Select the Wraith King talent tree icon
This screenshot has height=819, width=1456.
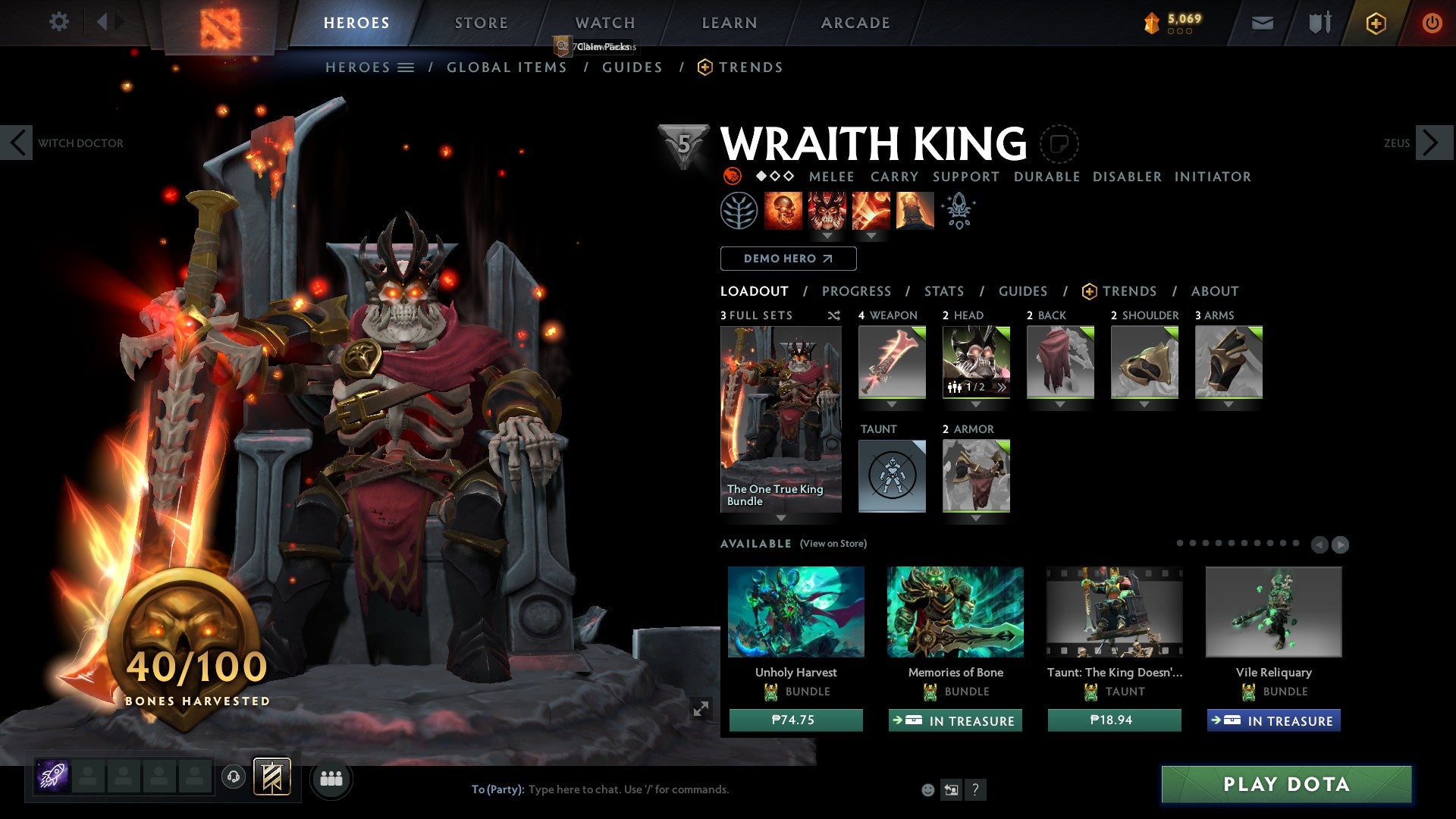click(739, 210)
